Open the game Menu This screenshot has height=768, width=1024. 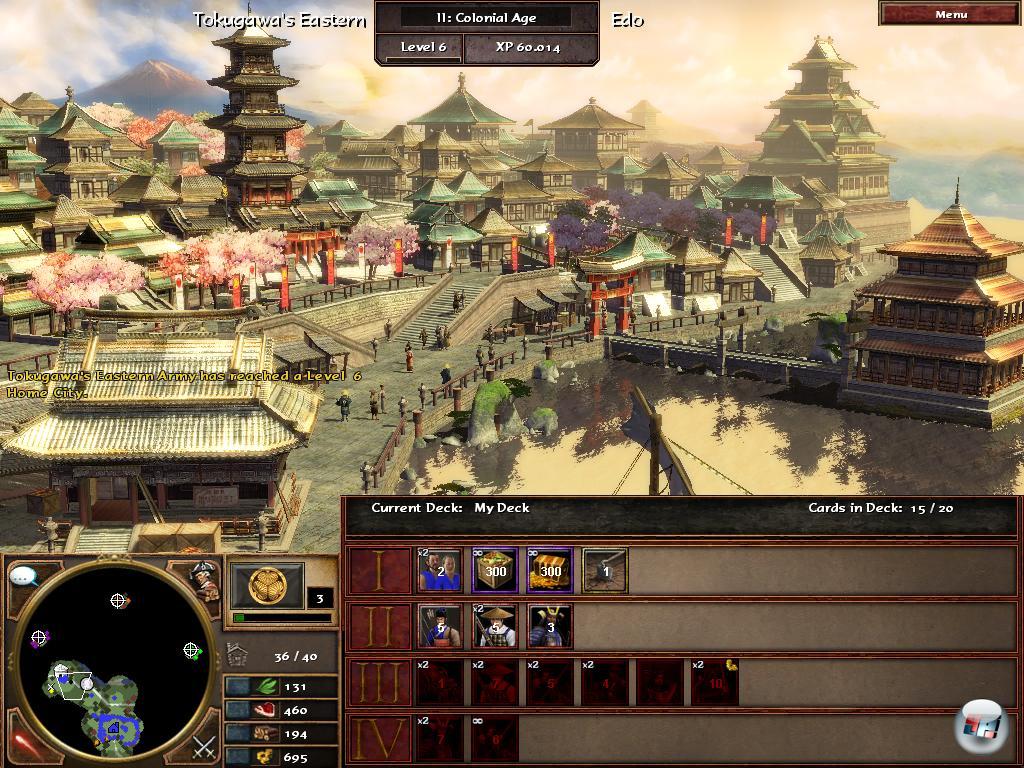(x=950, y=14)
